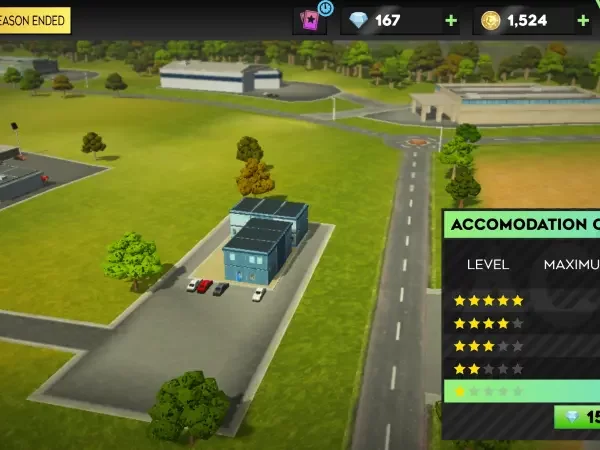Select the two-star accommodation level row
Screen dimensions: 600x450
520,369
